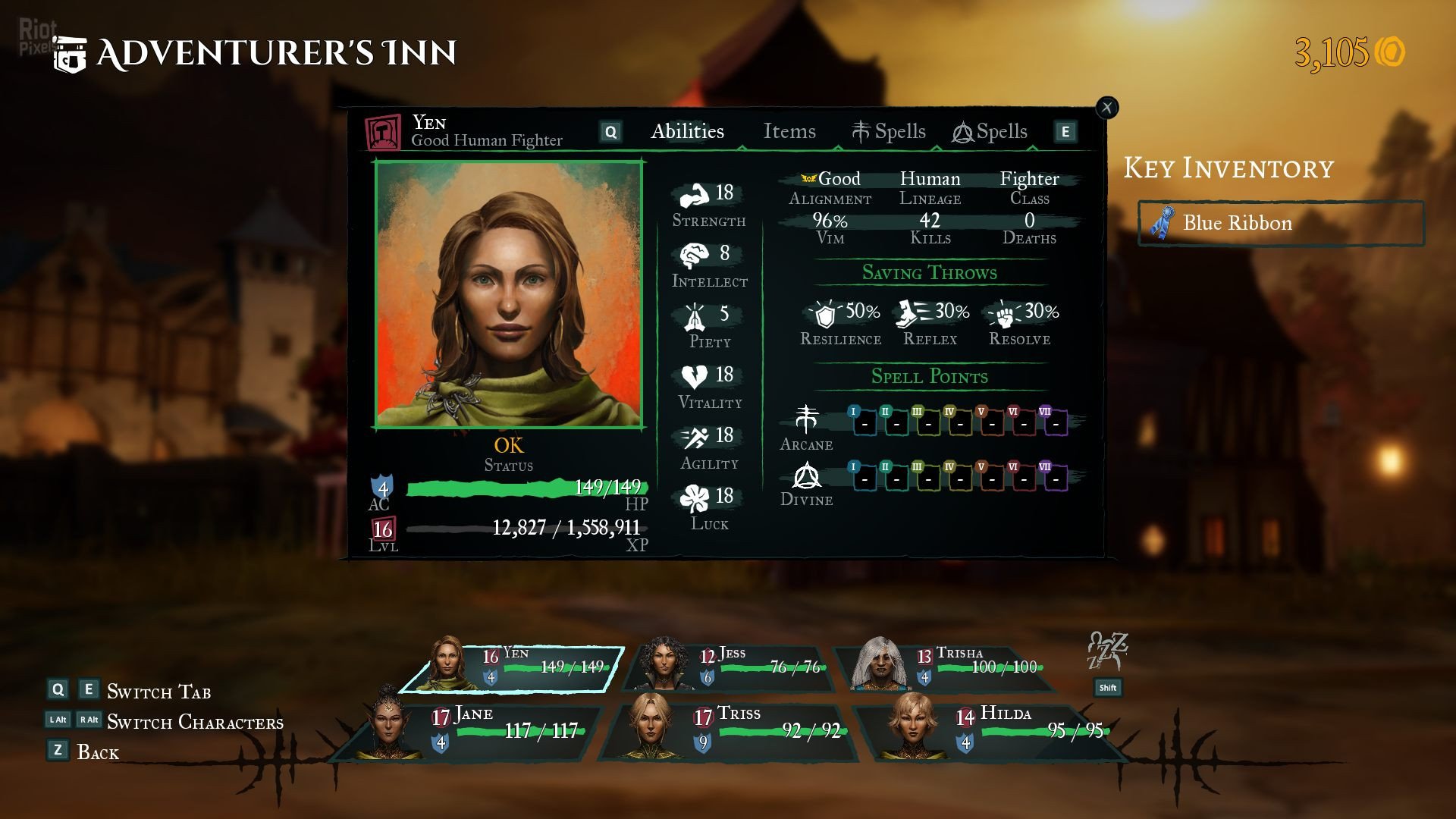This screenshot has height=819, width=1456.
Task: Click Yen's class emblem icon
Action: 383,133
